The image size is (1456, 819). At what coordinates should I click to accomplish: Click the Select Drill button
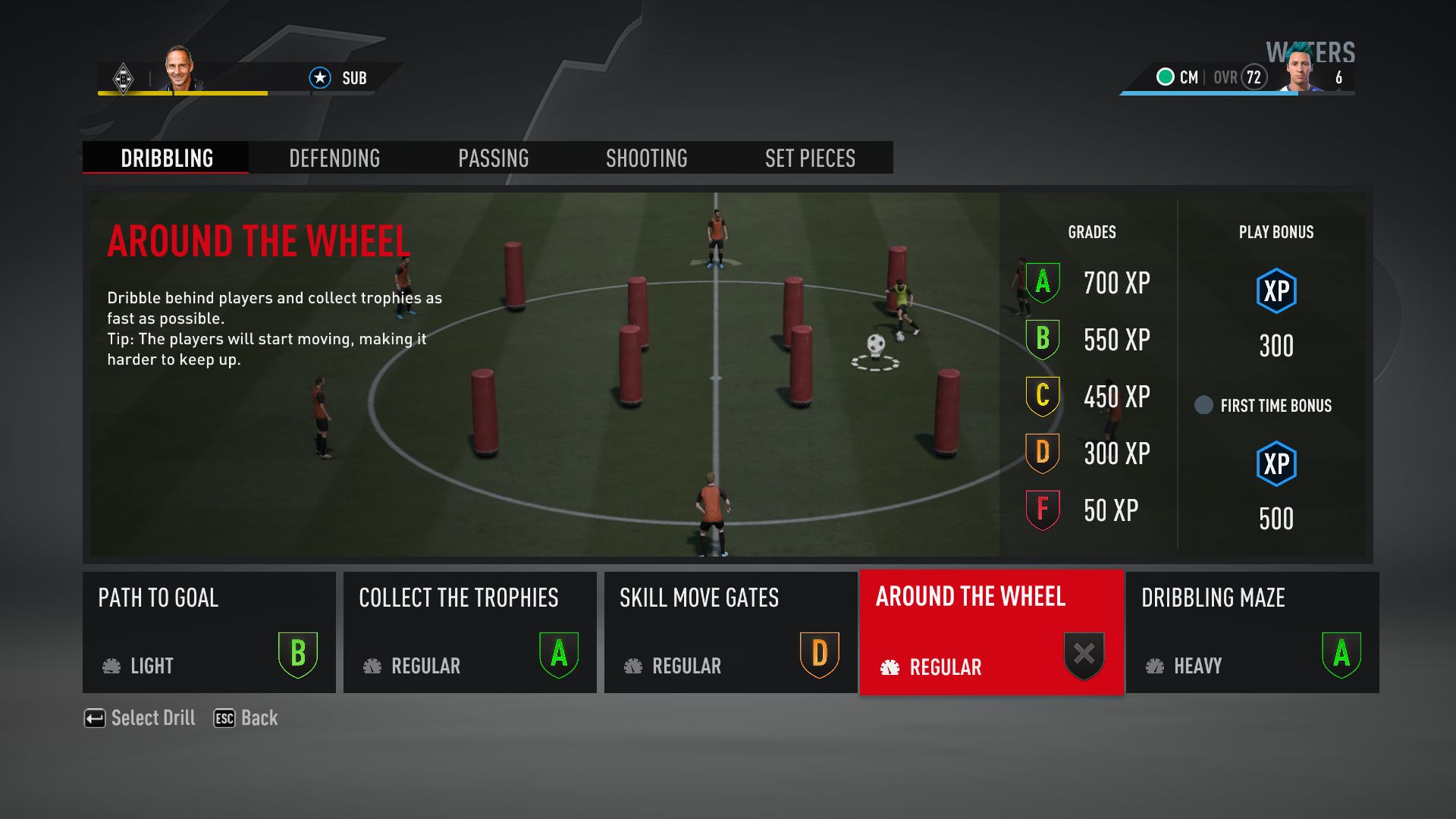coord(140,718)
